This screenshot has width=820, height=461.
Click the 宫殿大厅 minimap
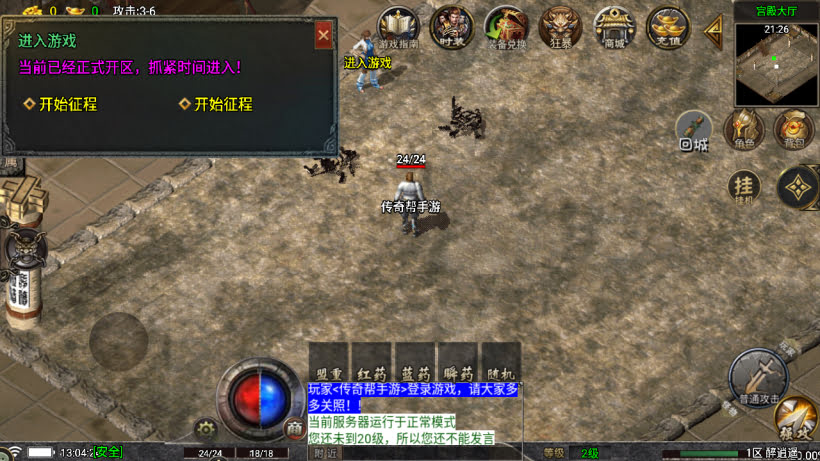[776, 64]
